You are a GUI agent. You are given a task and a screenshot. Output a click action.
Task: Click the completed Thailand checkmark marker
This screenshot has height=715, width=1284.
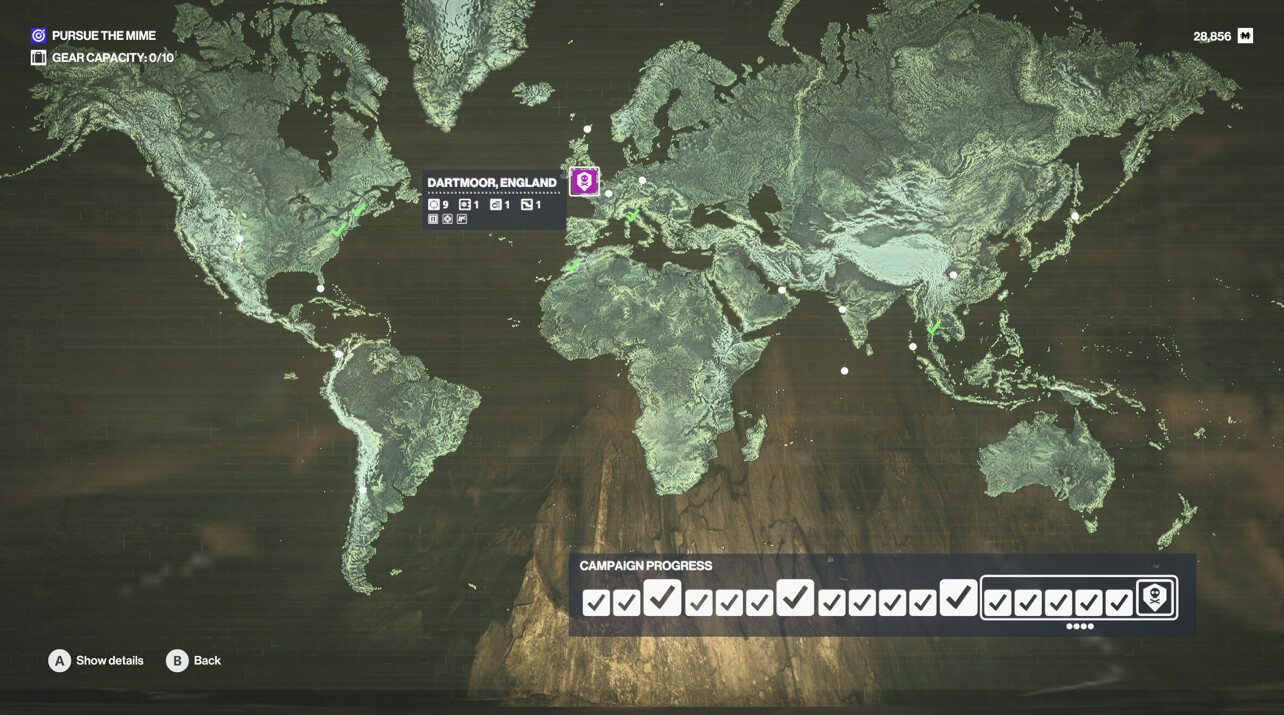point(933,328)
